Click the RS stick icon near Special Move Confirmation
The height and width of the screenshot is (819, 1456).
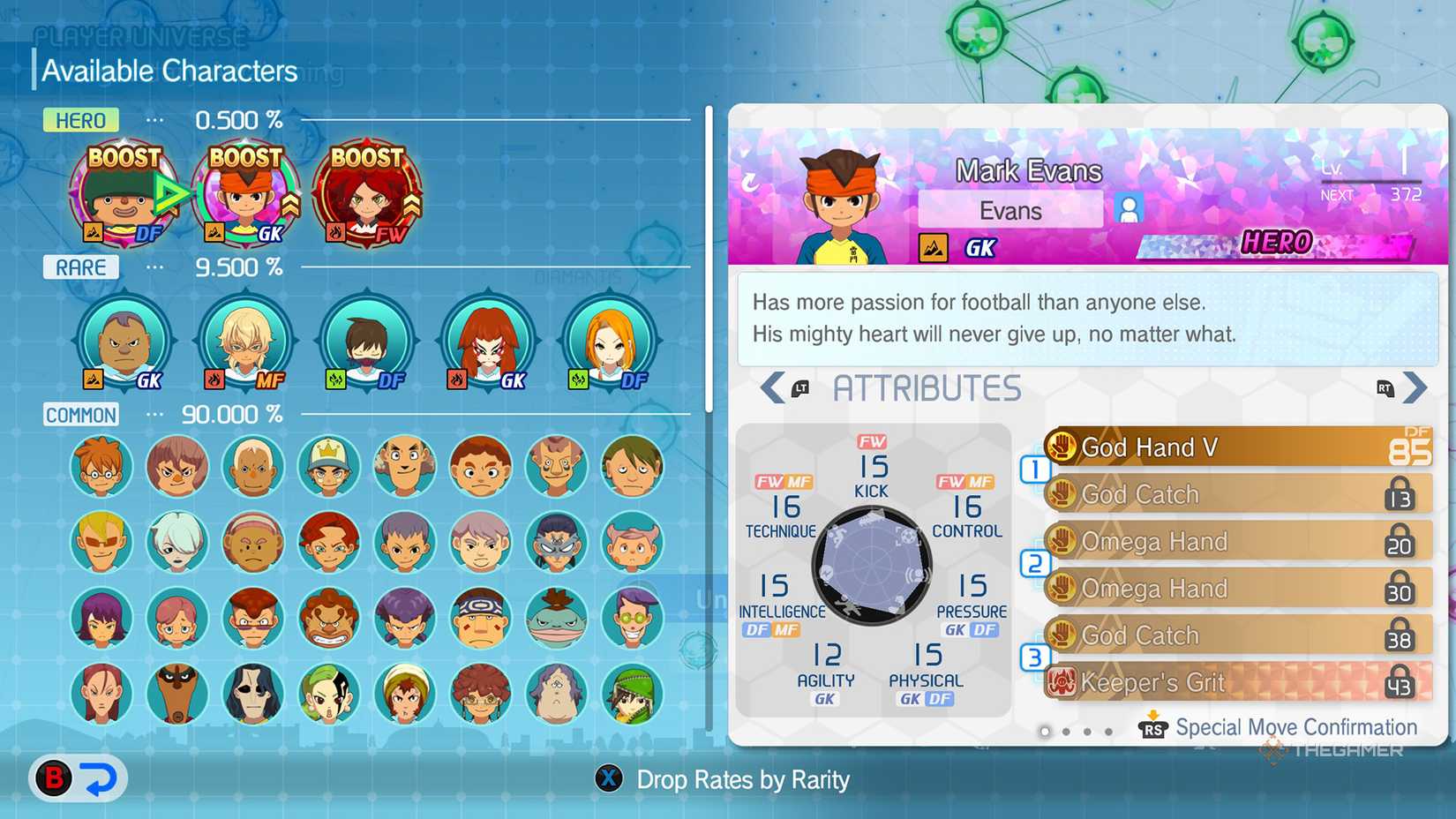point(1154,728)
